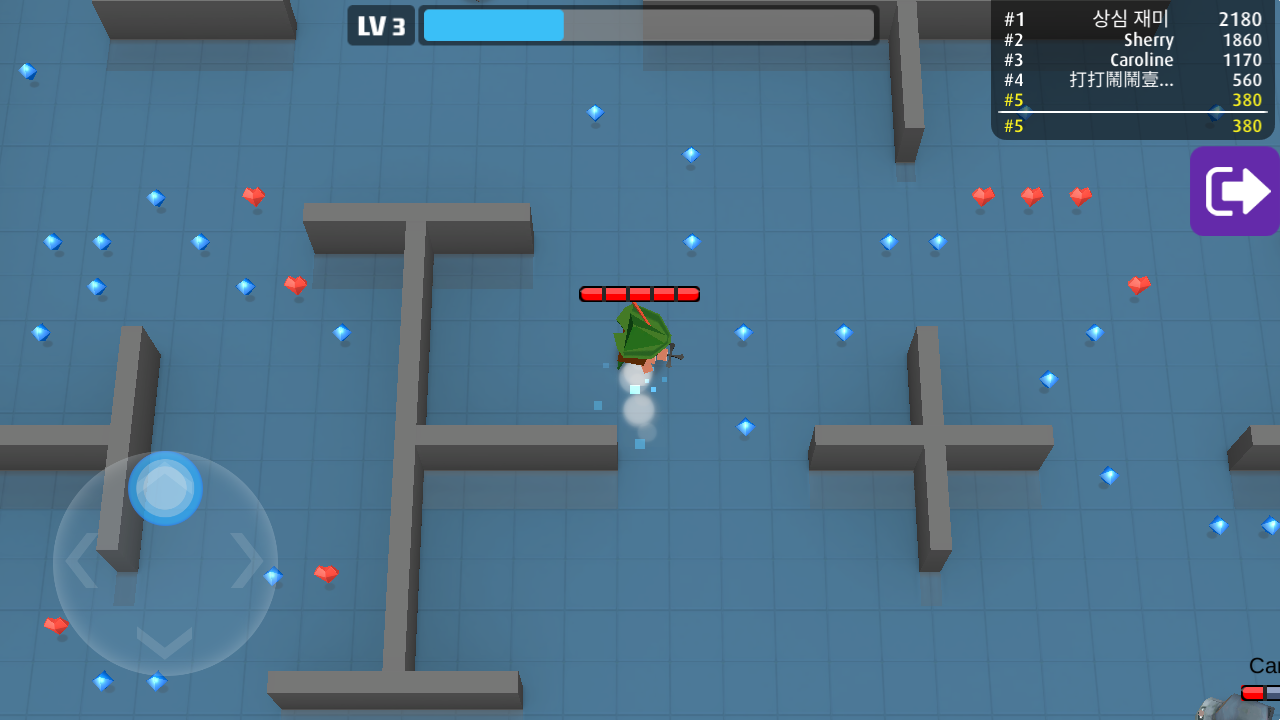The width and height of the screenshot is (1280, 720).
Task: Tap the blue virtual joystick knob
Action: pyautogui.click(x=165, y=488)
